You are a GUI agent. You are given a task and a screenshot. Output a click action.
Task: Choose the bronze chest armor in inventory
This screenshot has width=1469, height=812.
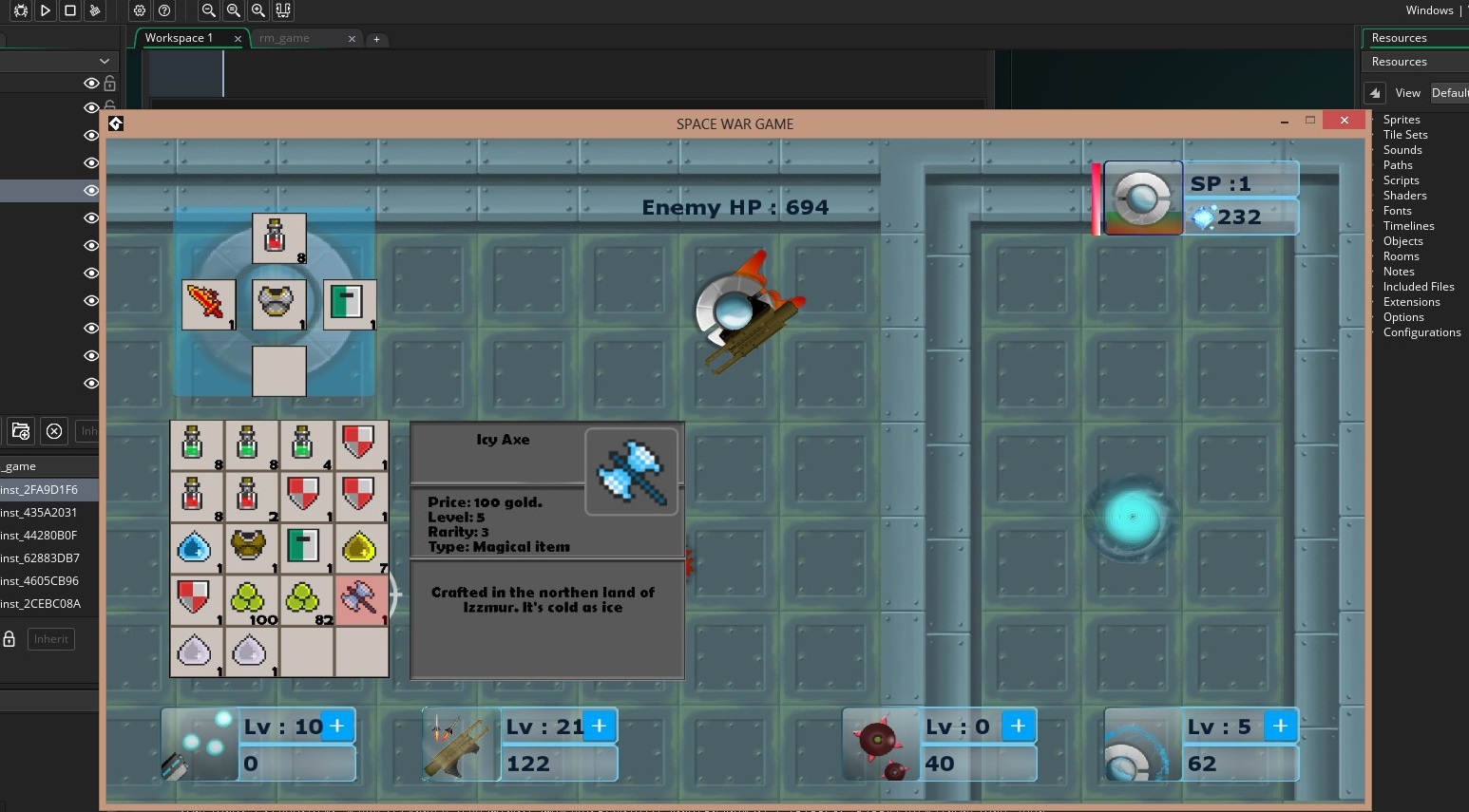tap(251, 549)
